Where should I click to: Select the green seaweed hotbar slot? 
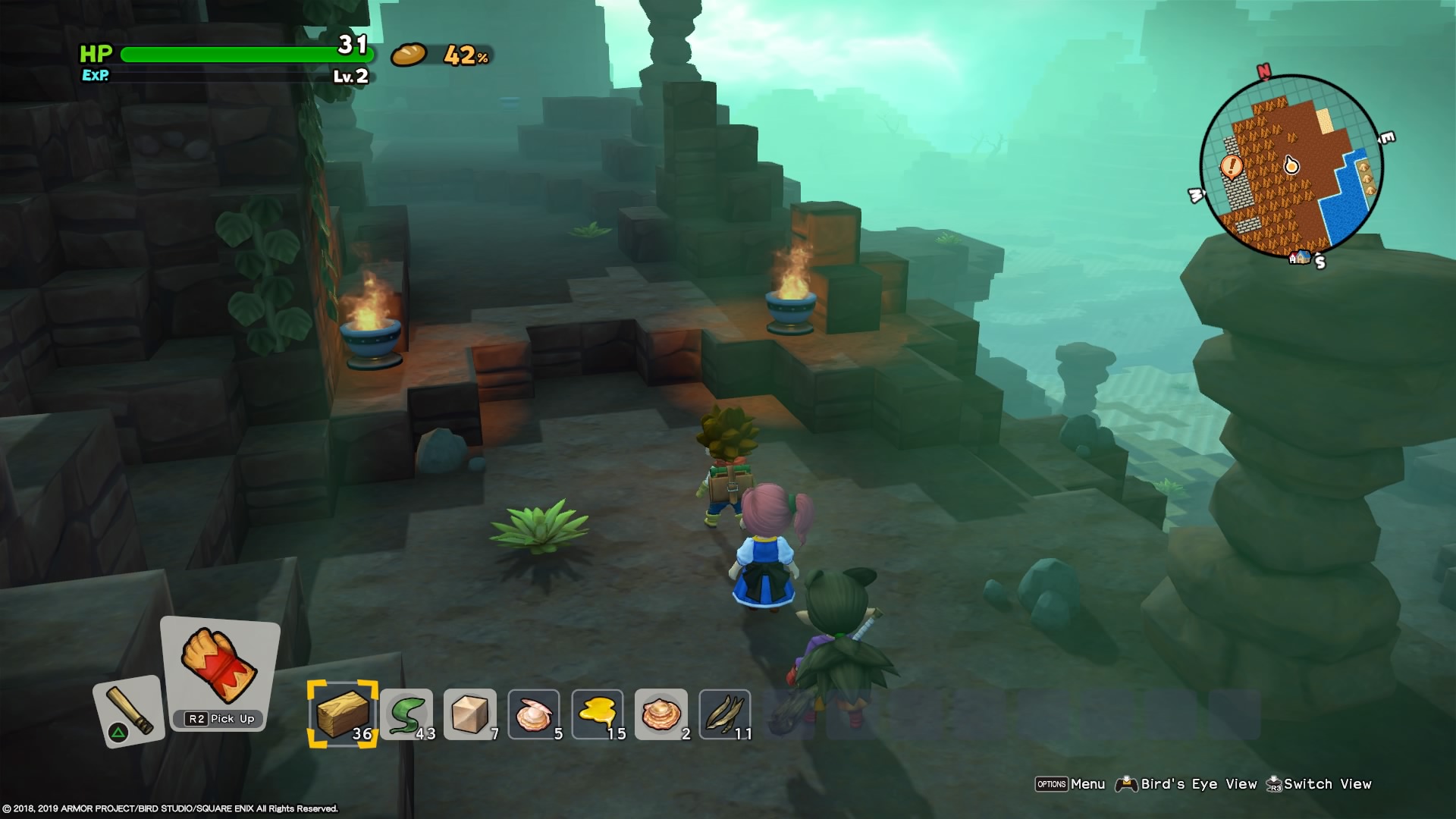point(406,714)
